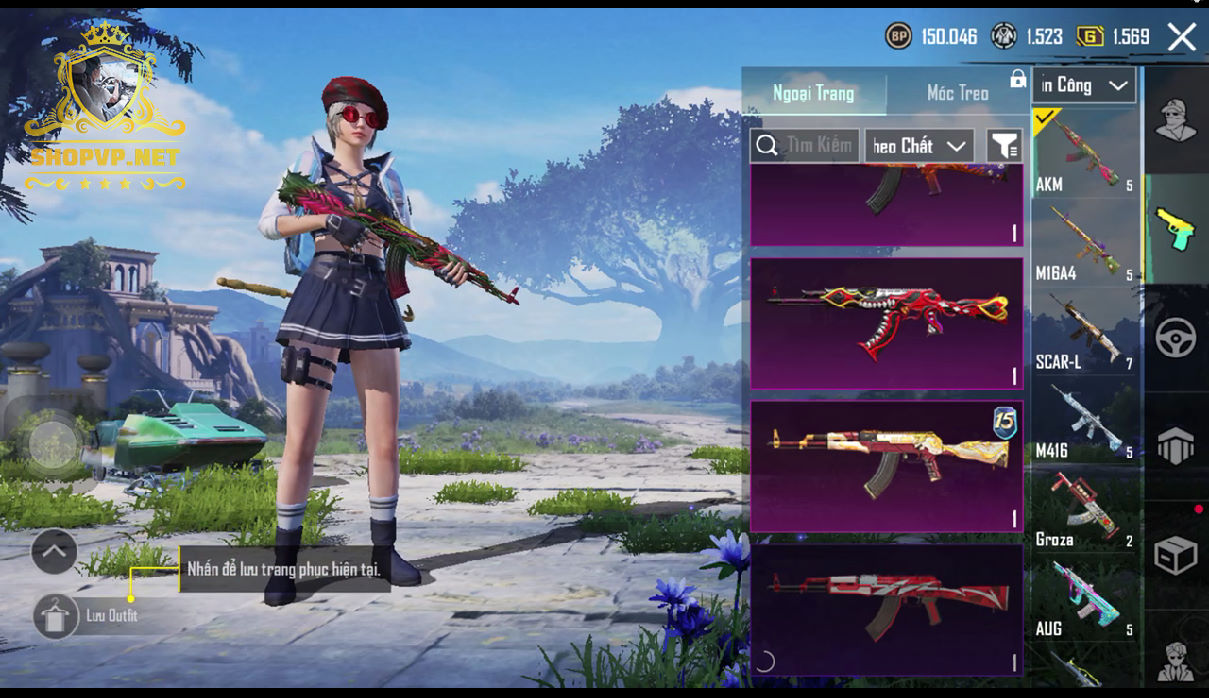Open the skin filter funnel icon
Screen dimensions: 1209x698
pyautogui.click(x=1003, y=146)
